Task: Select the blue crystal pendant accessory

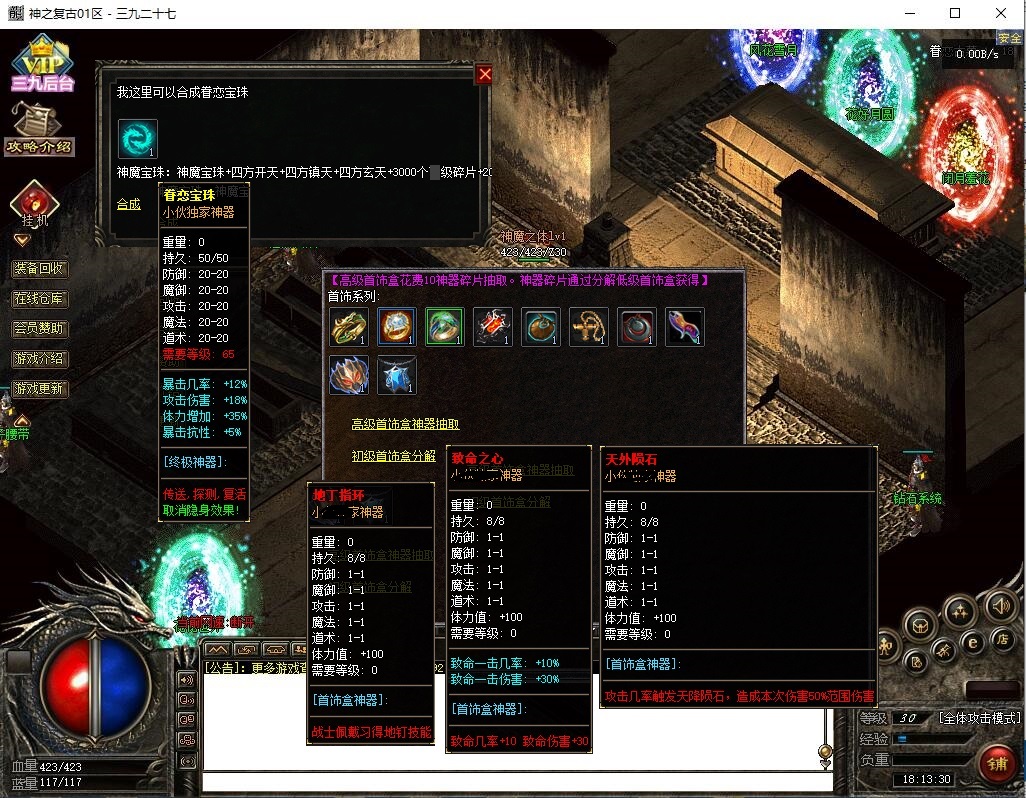Action: tap(397, 375)
